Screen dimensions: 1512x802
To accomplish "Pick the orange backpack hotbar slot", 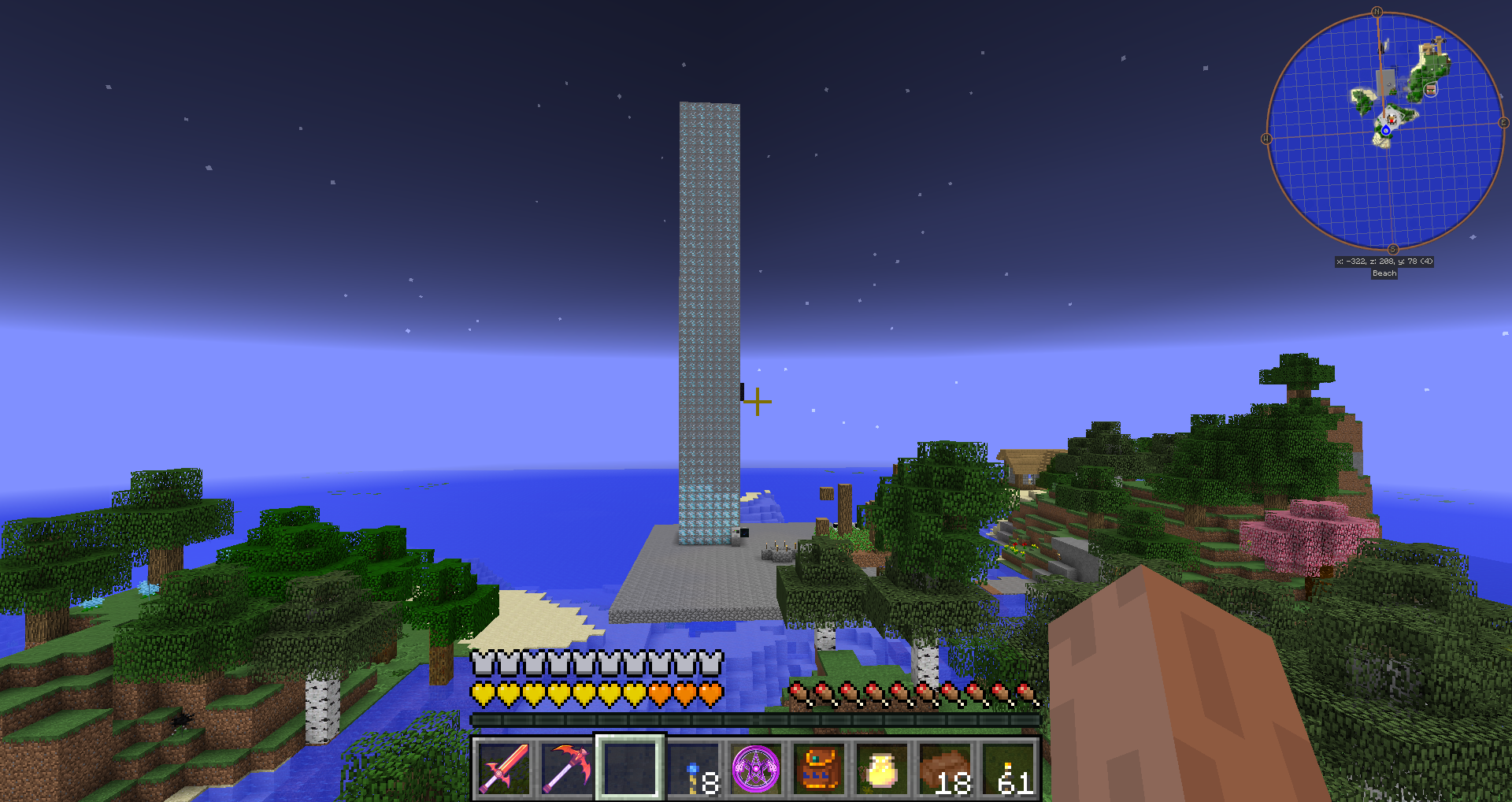I will 819,768.
